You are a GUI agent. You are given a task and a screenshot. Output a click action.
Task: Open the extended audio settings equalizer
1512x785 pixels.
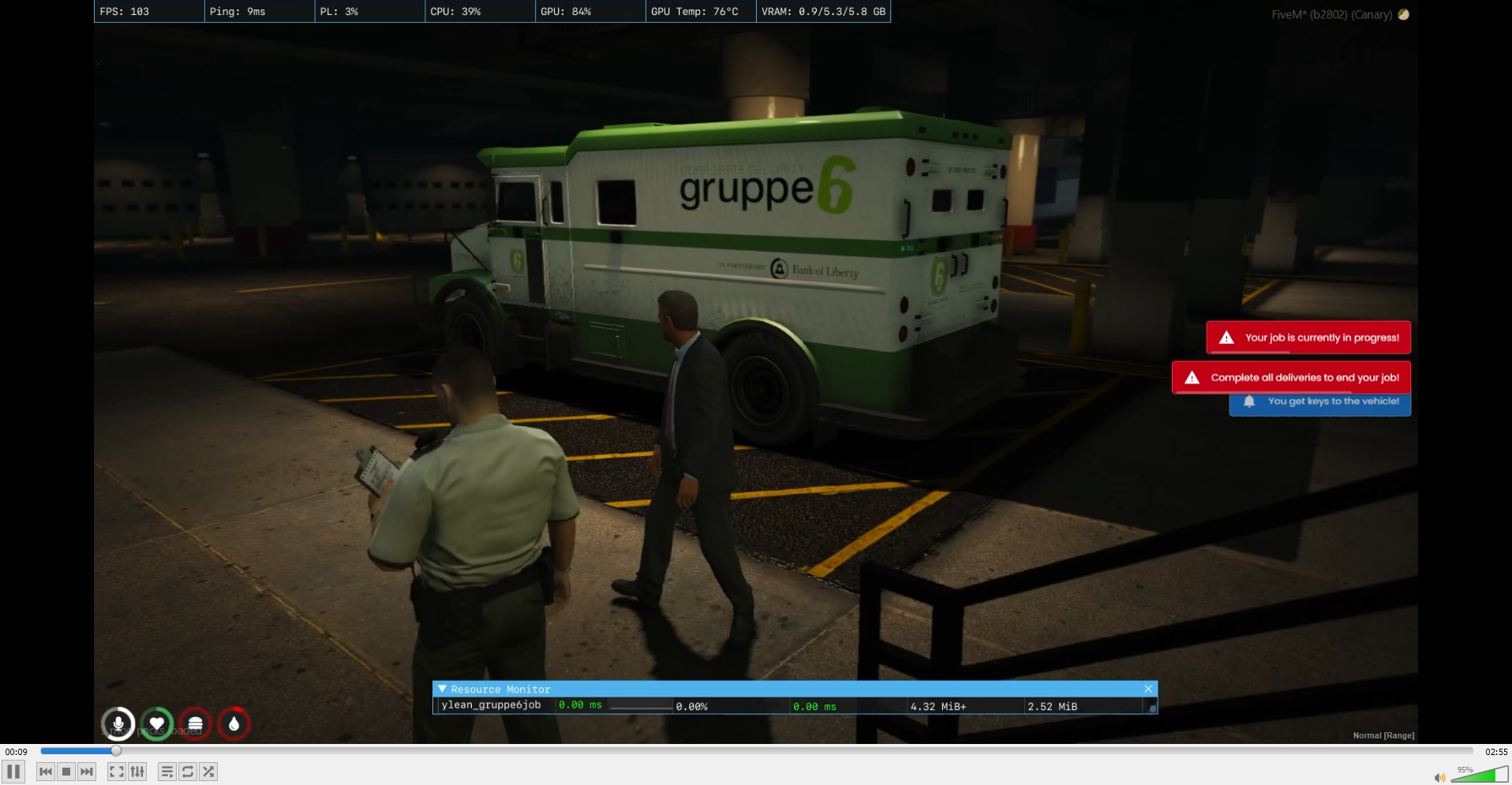click(x=137, y=772)
